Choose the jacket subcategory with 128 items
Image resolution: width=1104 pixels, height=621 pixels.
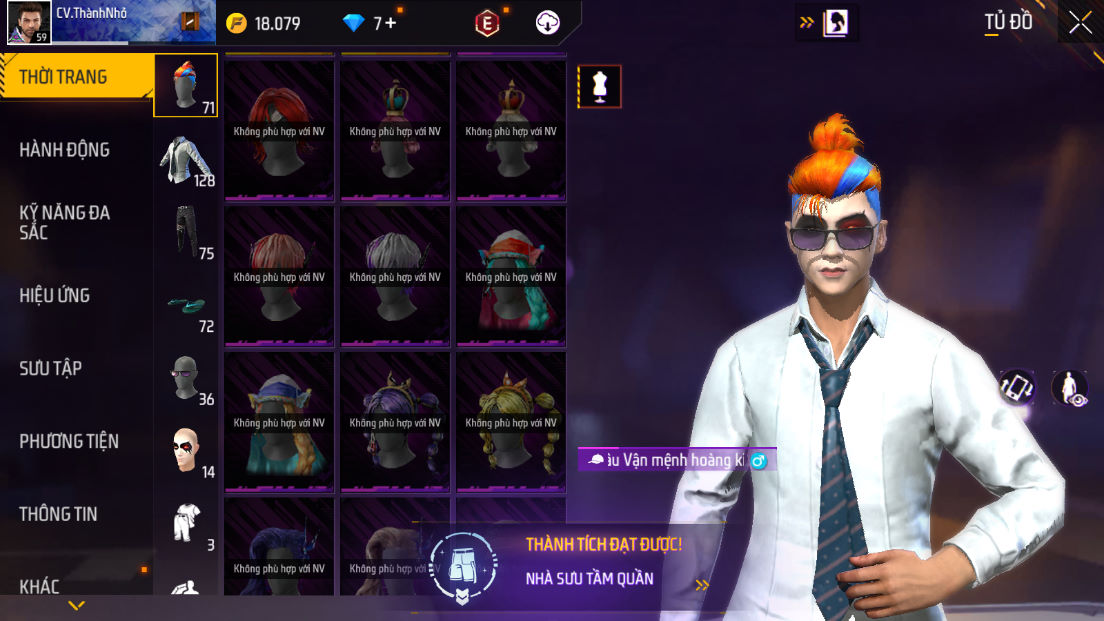(185, 160)
